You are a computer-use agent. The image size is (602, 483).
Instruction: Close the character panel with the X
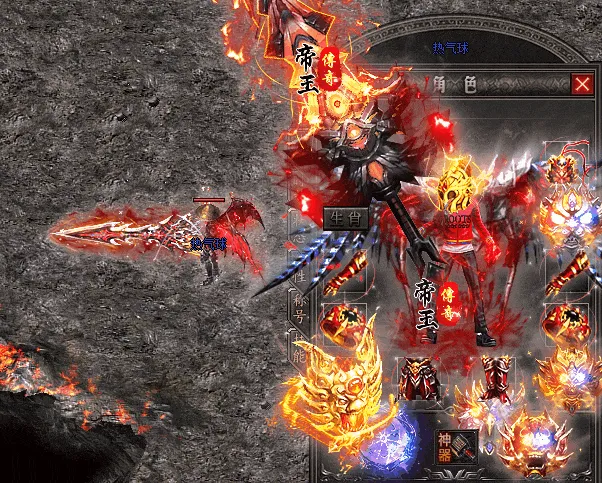tap(581, 84)
